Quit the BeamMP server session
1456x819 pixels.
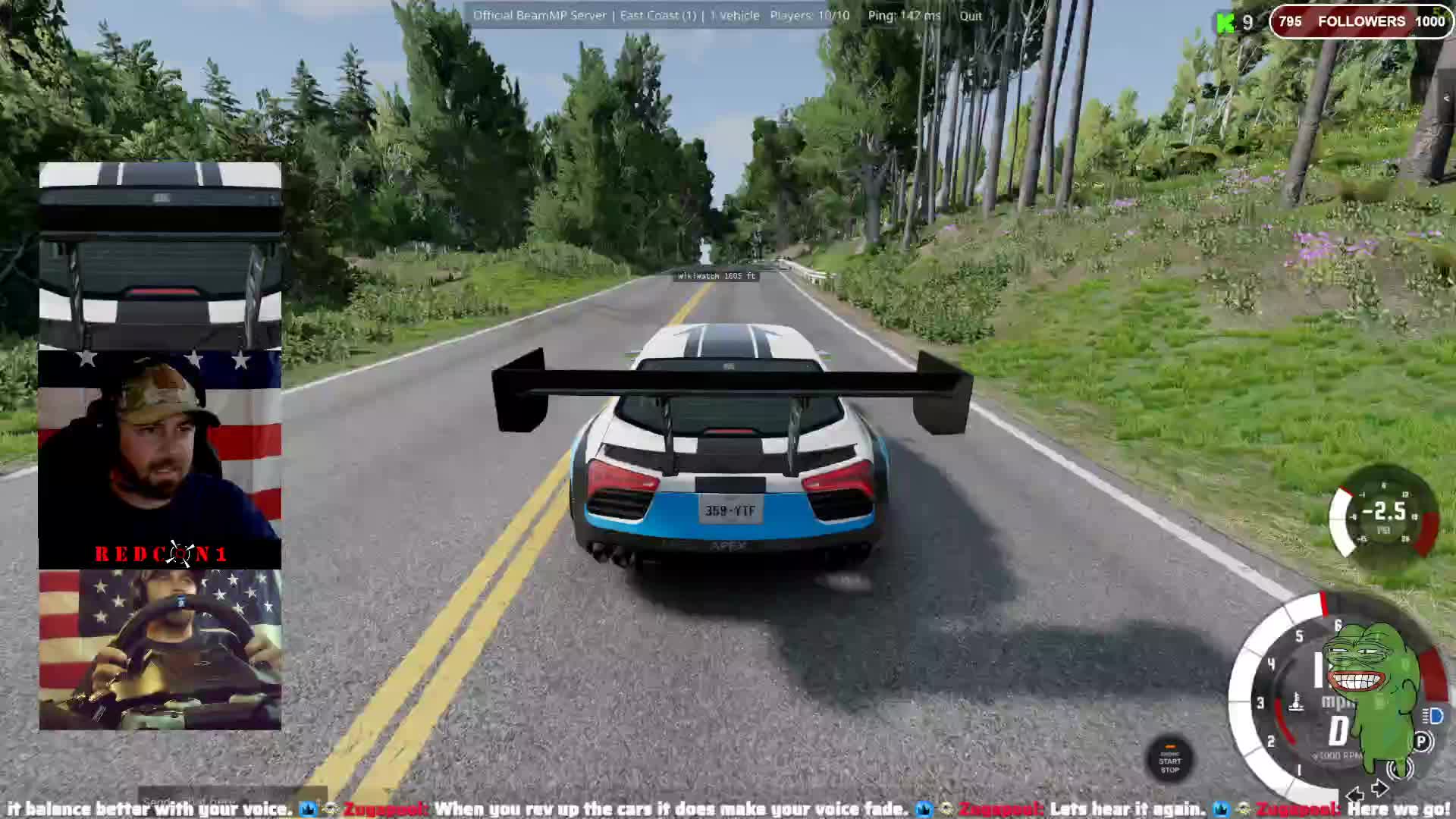point(970,16)
